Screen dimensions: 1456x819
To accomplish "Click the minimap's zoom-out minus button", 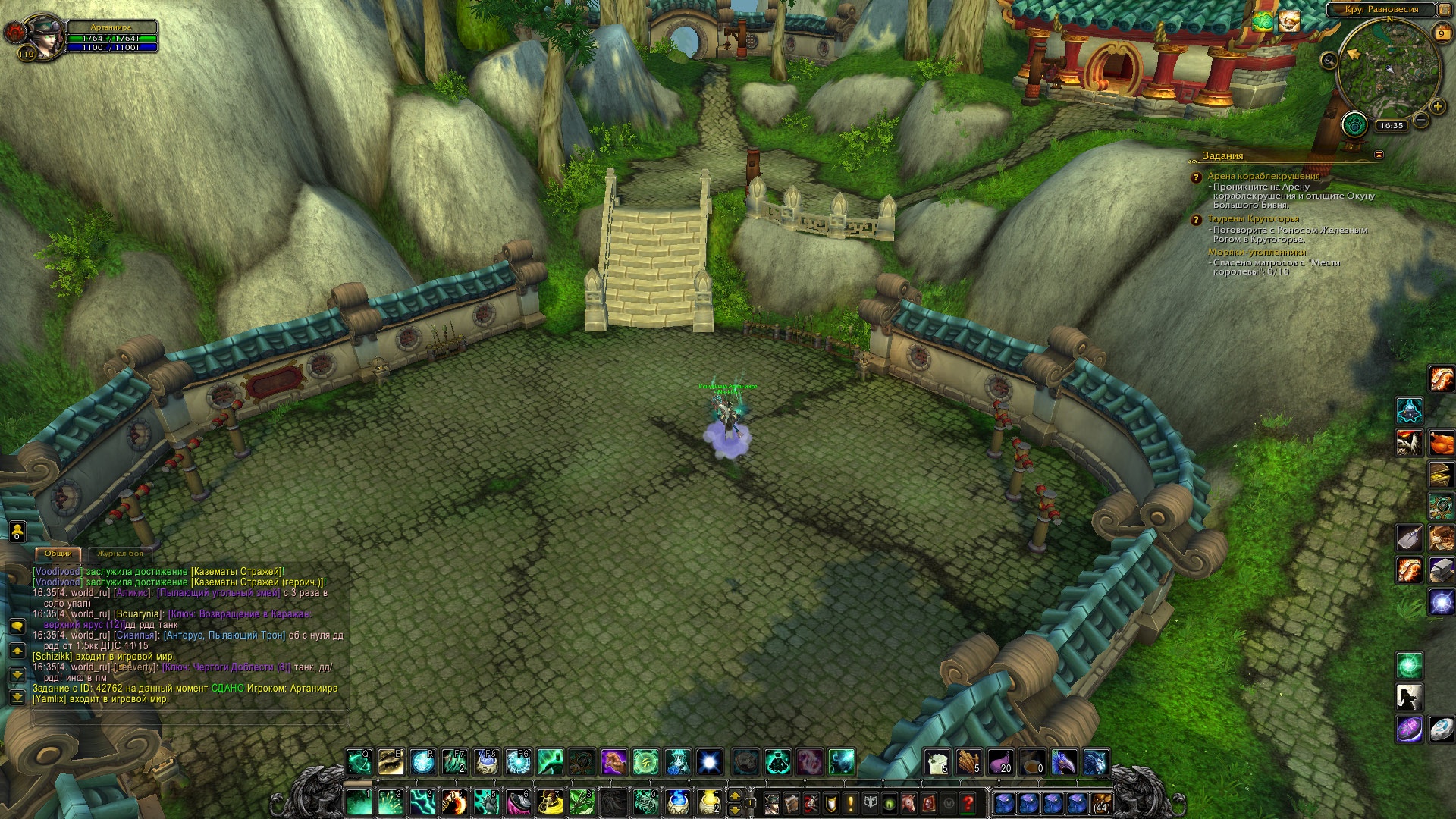I will click(x=1422, y=120).
